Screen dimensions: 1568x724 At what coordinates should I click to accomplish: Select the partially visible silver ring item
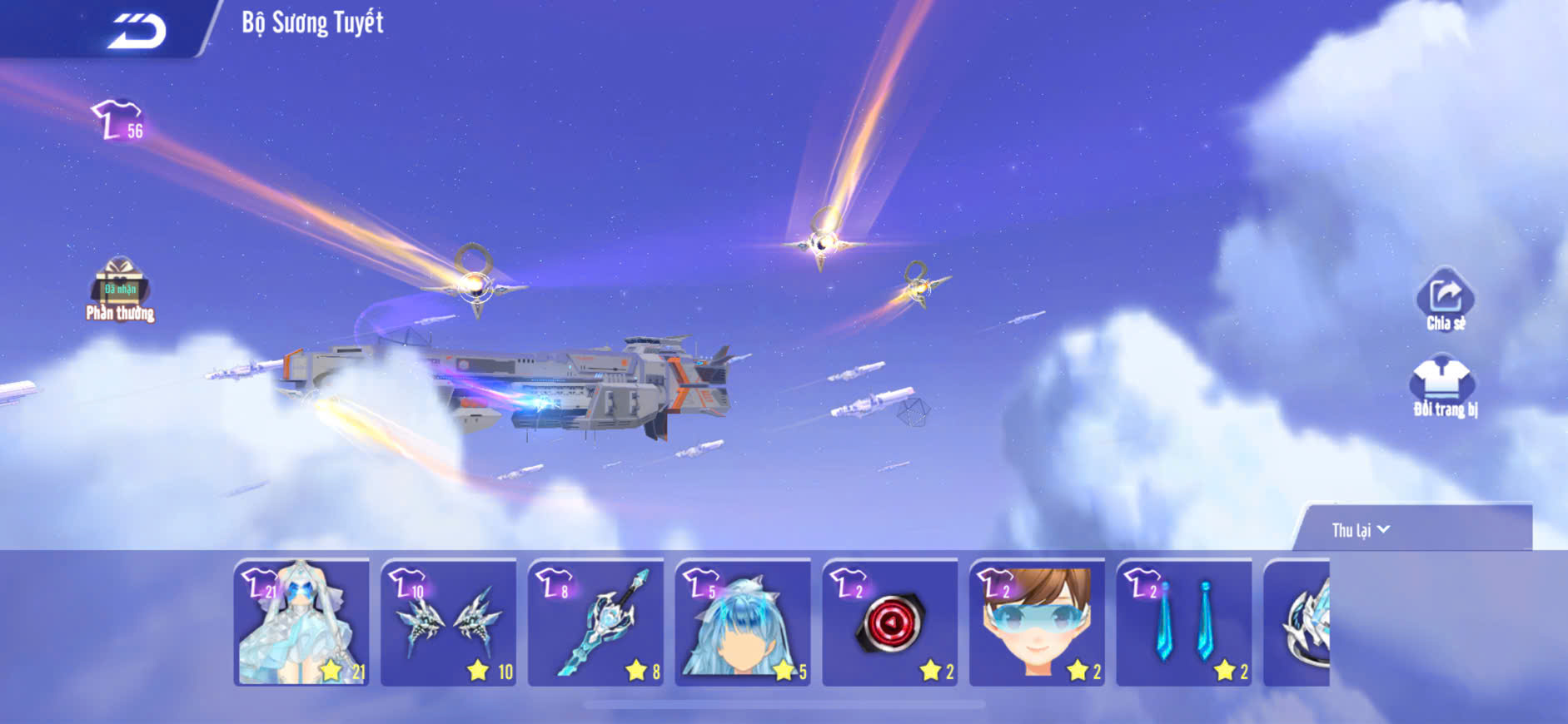tap(1297, 622)
